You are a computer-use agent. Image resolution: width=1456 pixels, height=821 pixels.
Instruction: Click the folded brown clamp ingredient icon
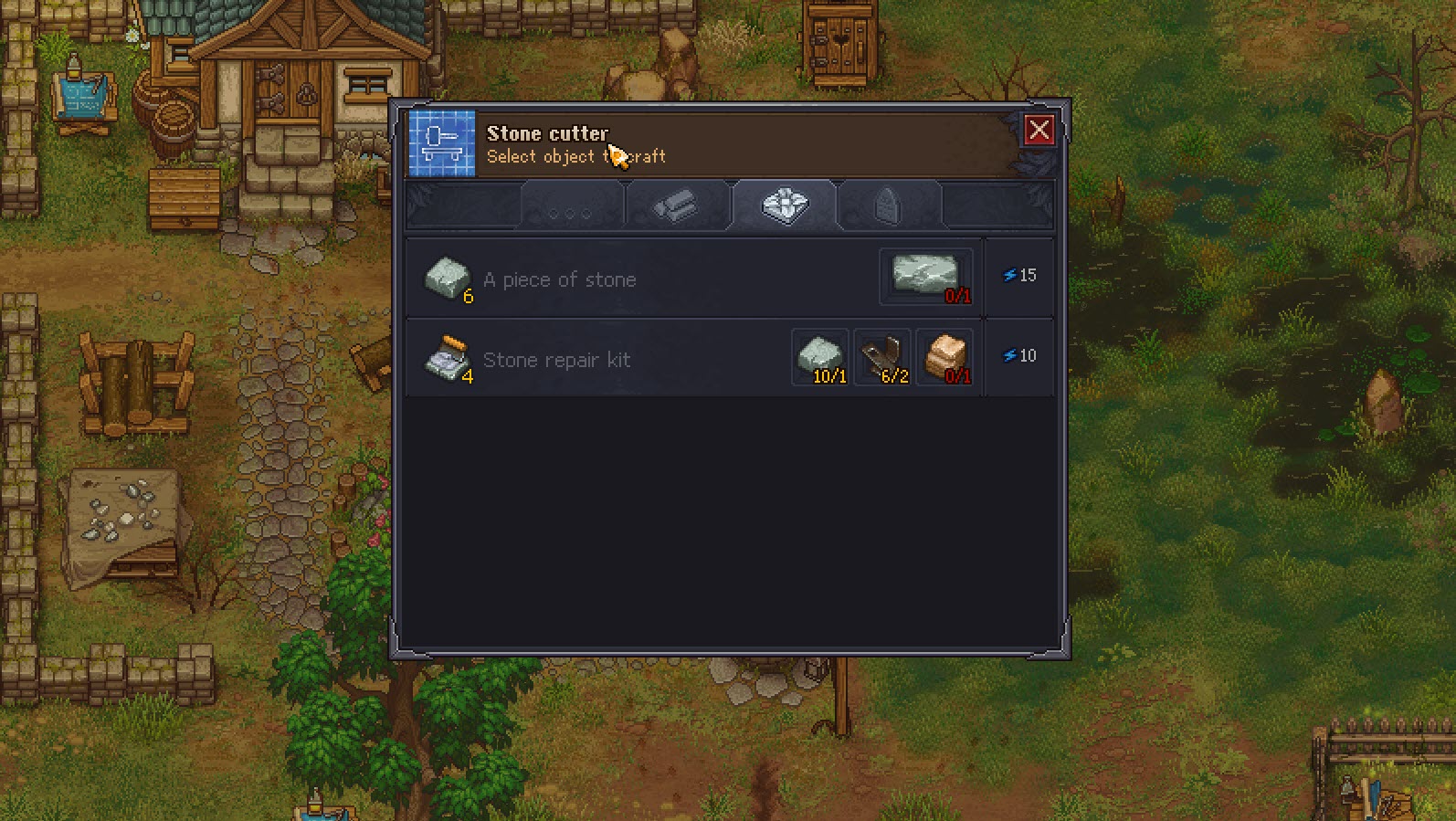point(882,357)
